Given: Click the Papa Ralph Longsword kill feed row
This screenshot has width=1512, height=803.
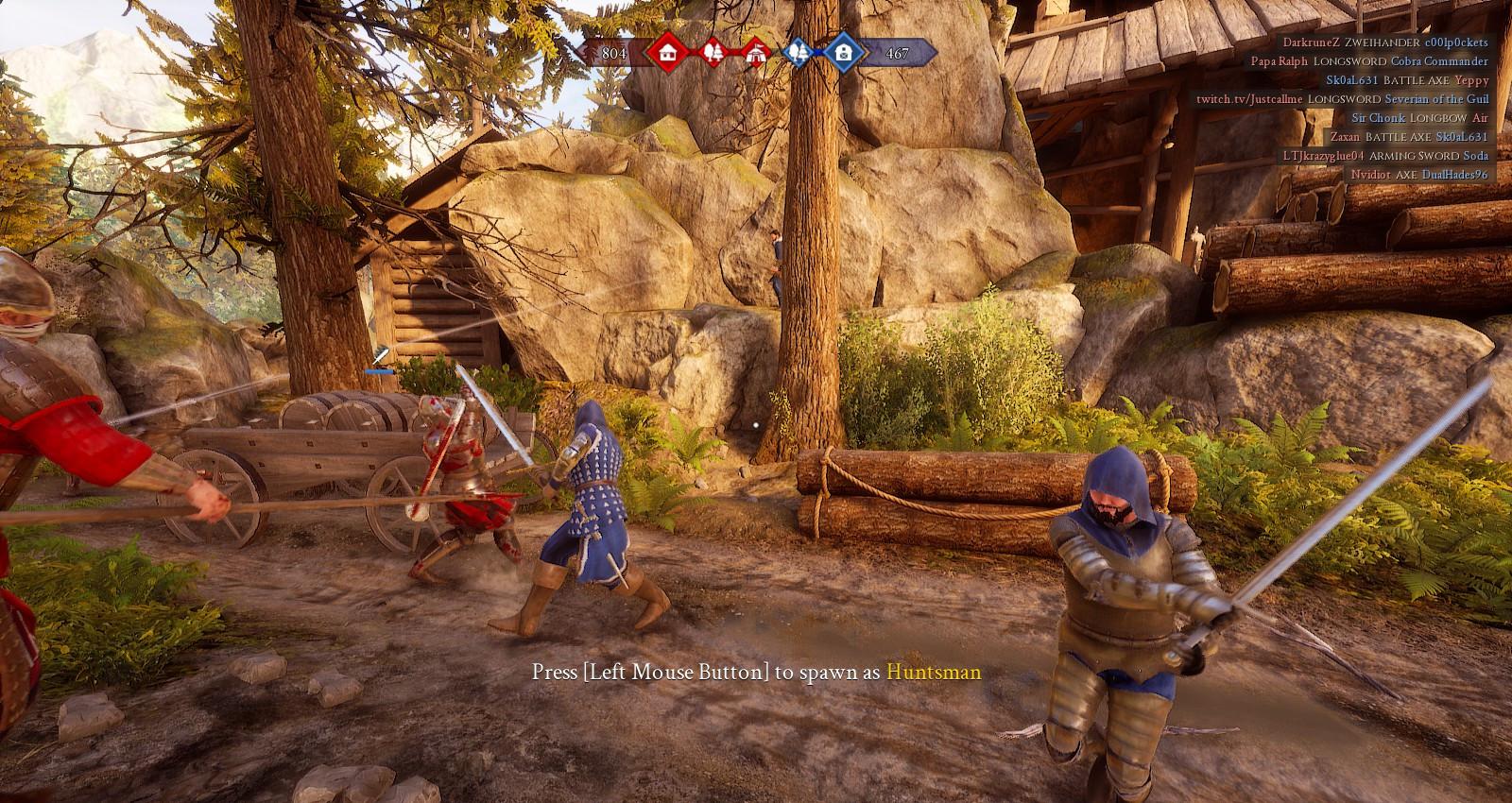Looking at the screenshot, I should coord(1369,61).
